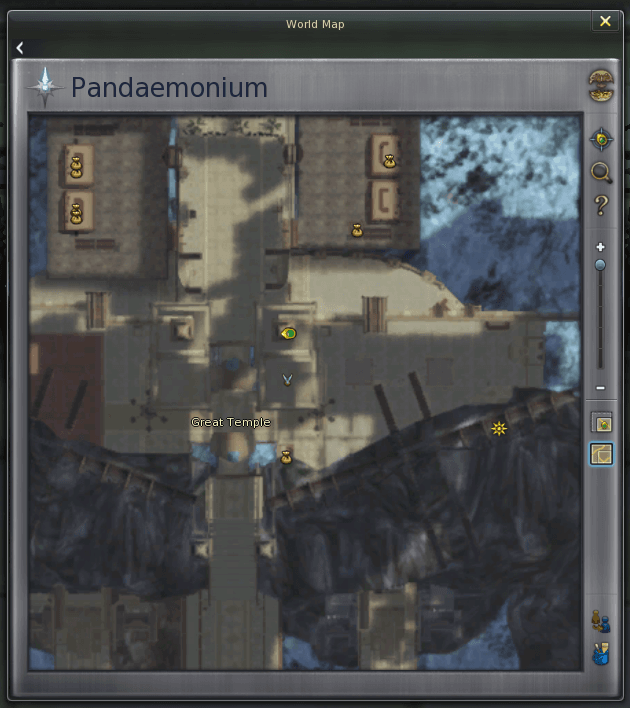Viewport: 630px width, 708px height.
Task: Center map with the compass locator icon
Action: click(601, 139)
